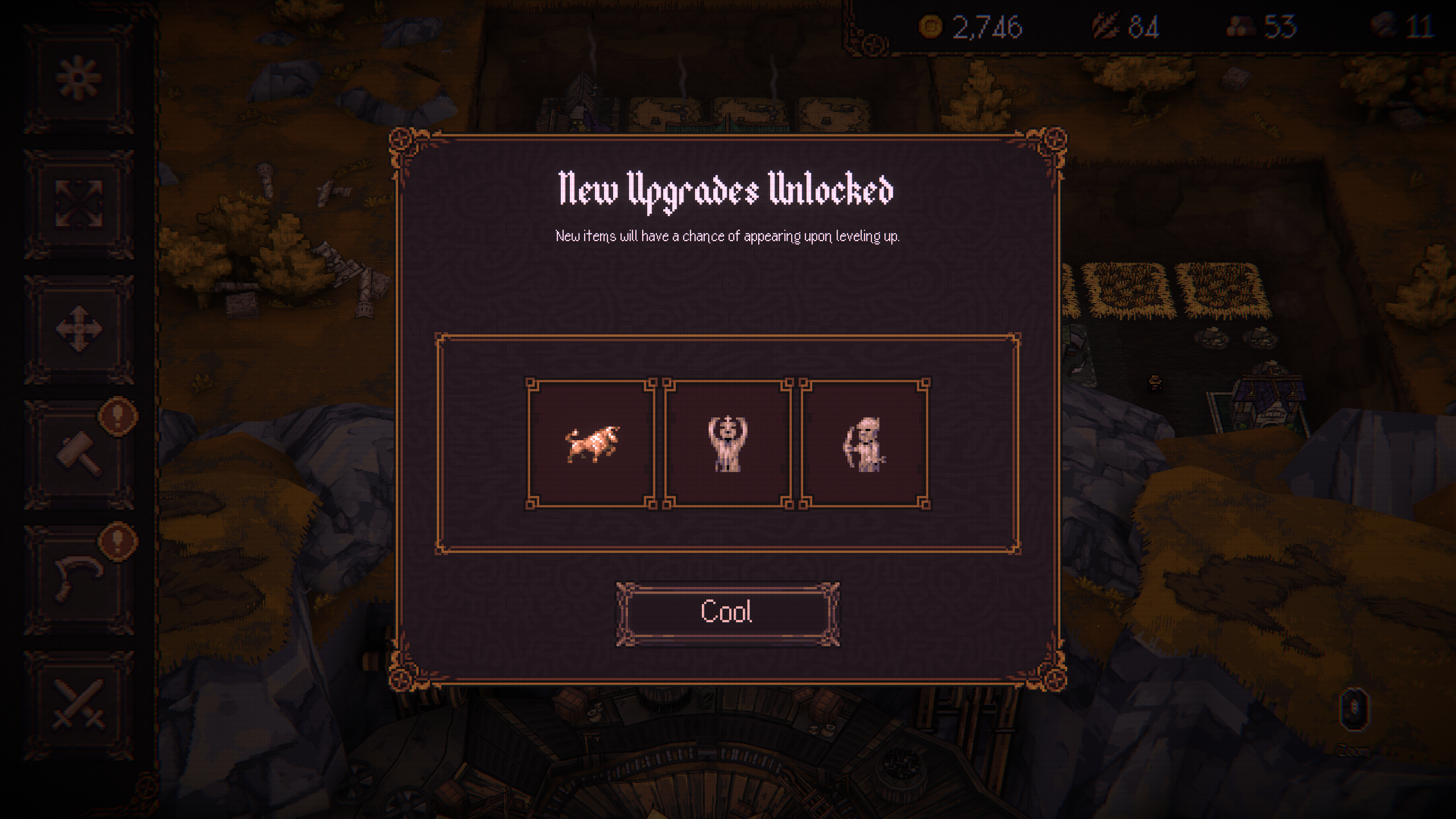
Task: Open the sickle harvest menu
Action: (79, 579)
